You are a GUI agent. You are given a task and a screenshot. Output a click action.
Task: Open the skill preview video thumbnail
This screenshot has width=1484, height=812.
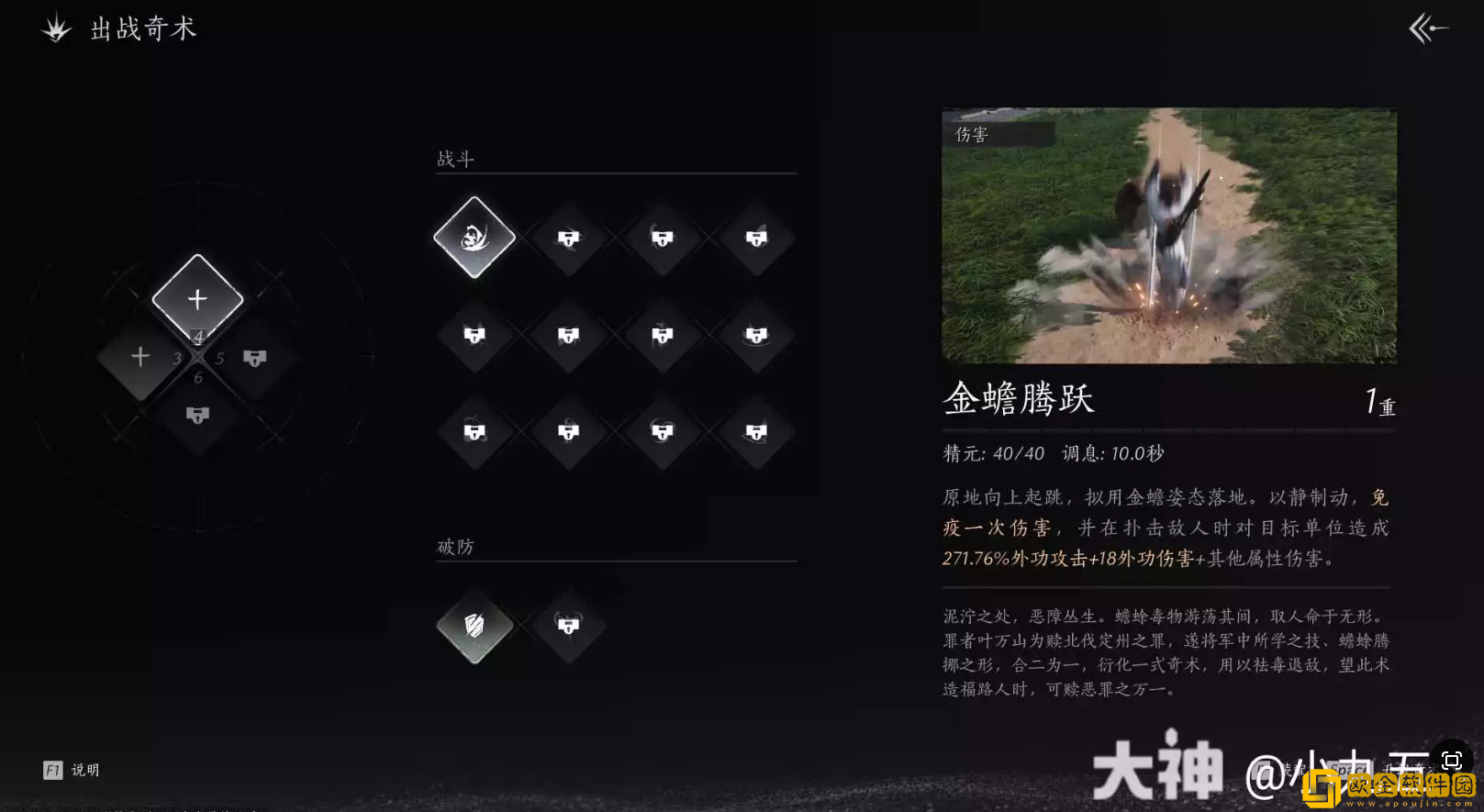pos(1169,236)
